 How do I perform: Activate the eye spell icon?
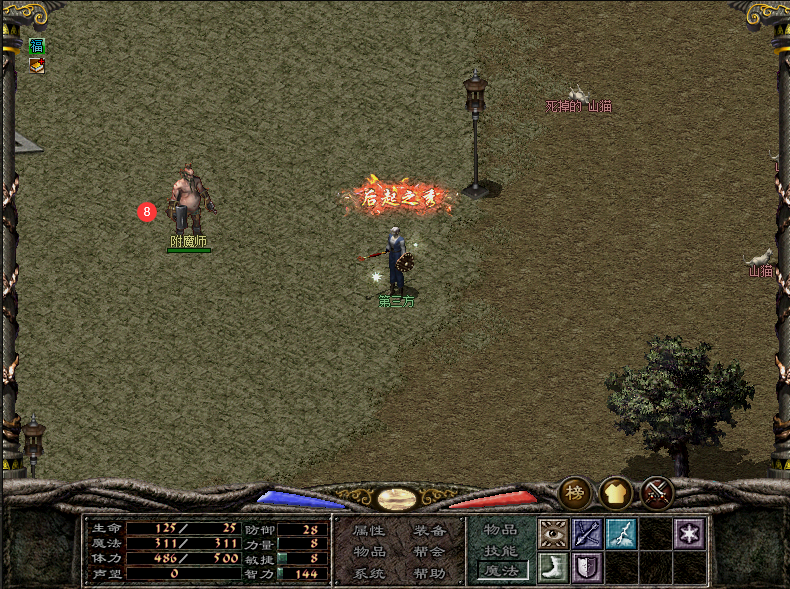[553, 533]
